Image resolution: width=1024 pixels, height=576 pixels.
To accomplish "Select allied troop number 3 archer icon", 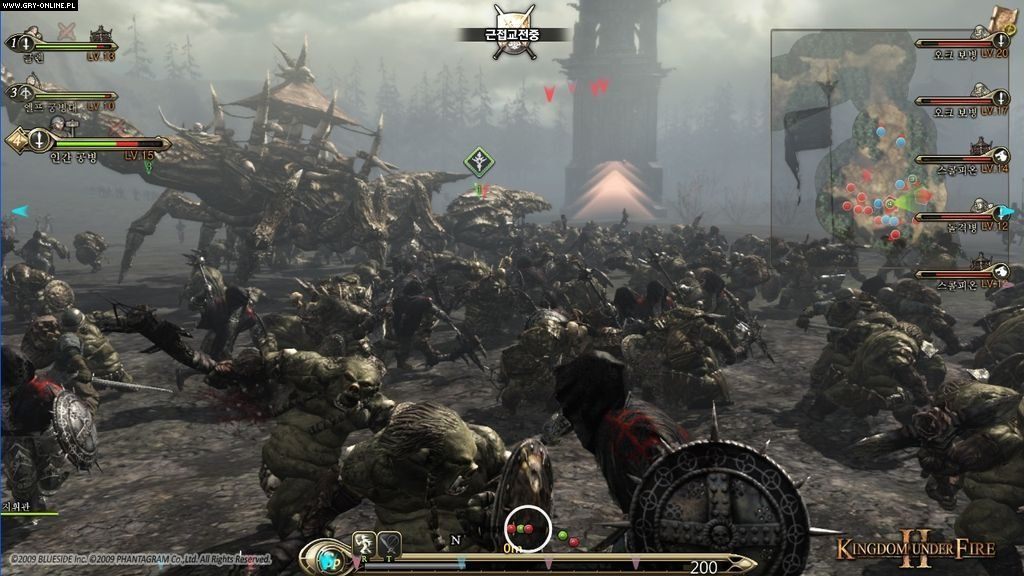I will coord(27,92).
